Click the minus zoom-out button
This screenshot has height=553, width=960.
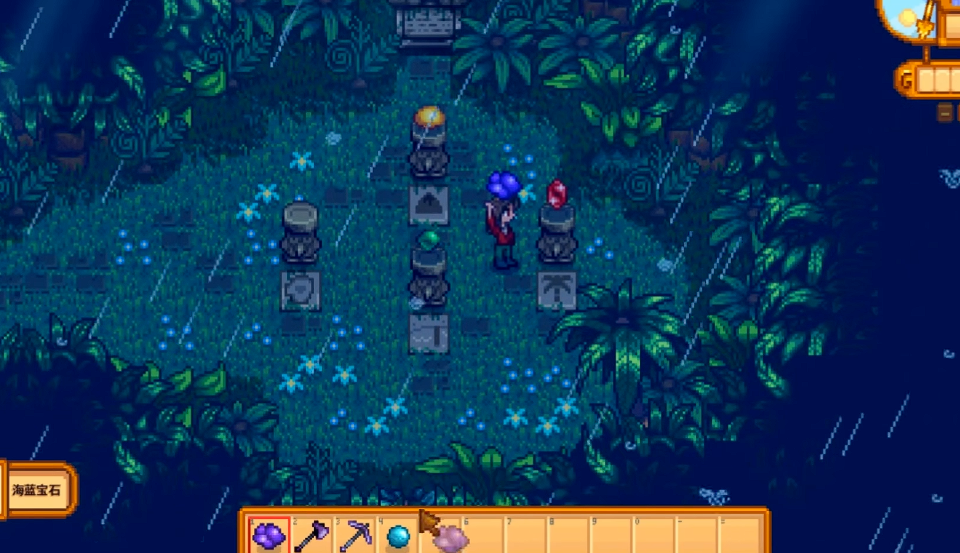946,113
